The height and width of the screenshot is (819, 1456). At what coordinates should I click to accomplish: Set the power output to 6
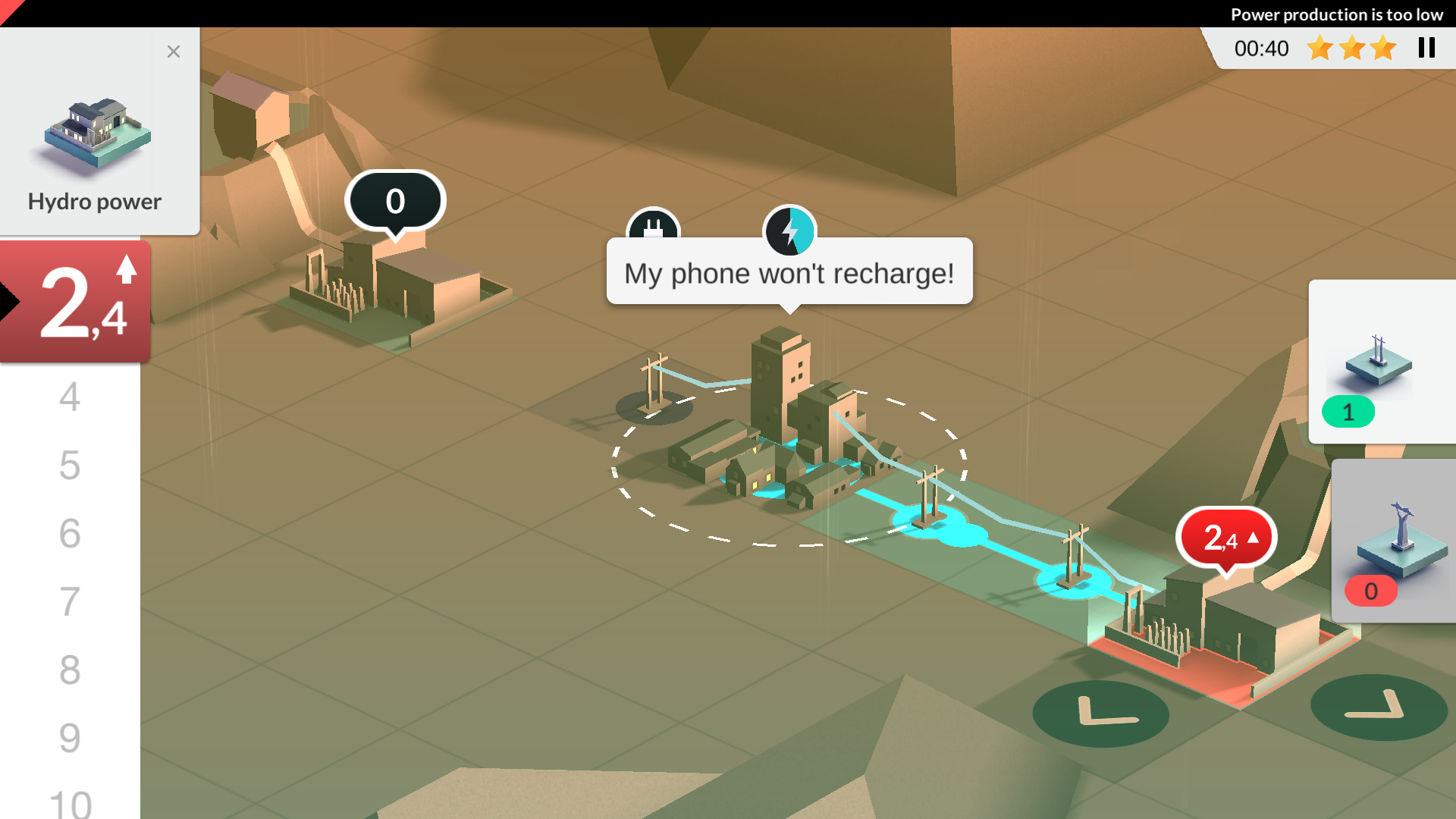click(x=70, y=533)
